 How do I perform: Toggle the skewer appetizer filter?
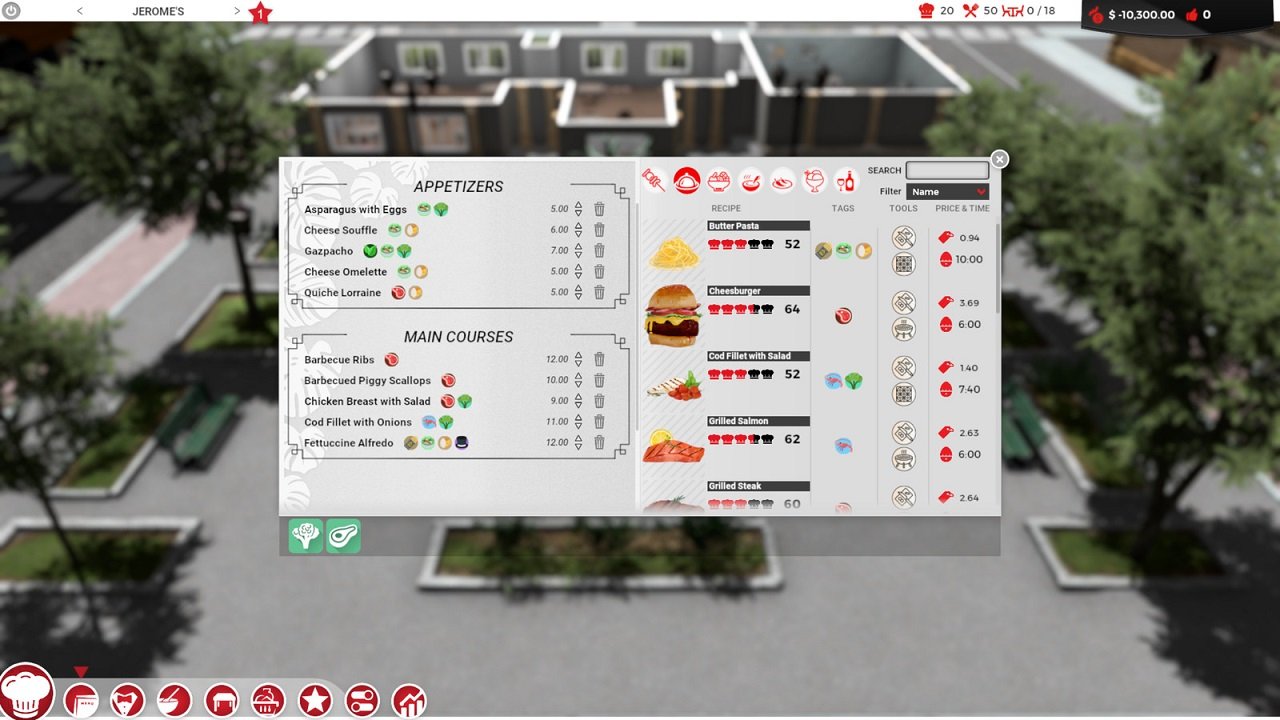(x=651, y=179)
